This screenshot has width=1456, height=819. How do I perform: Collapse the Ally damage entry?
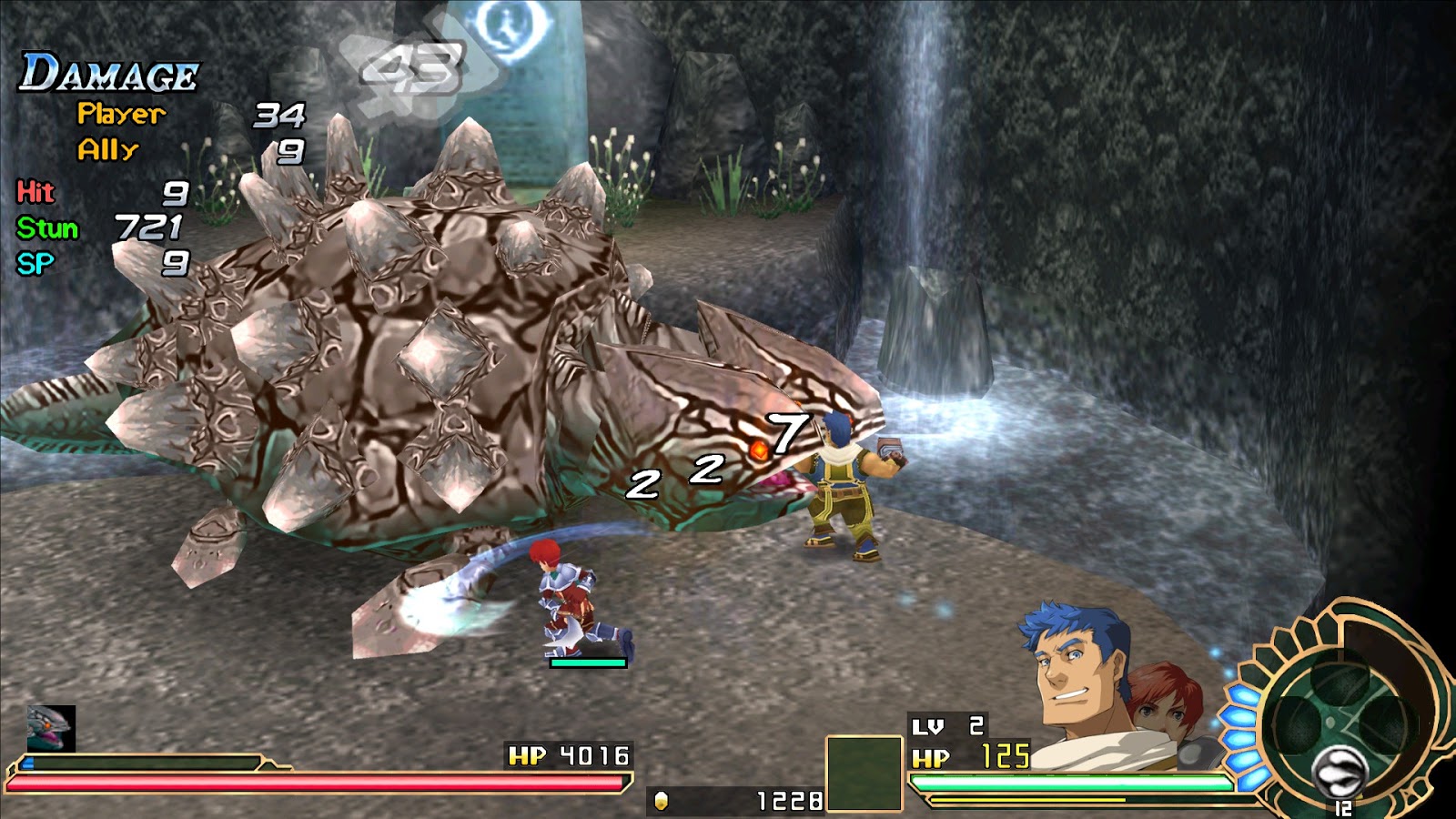[111, 147]
